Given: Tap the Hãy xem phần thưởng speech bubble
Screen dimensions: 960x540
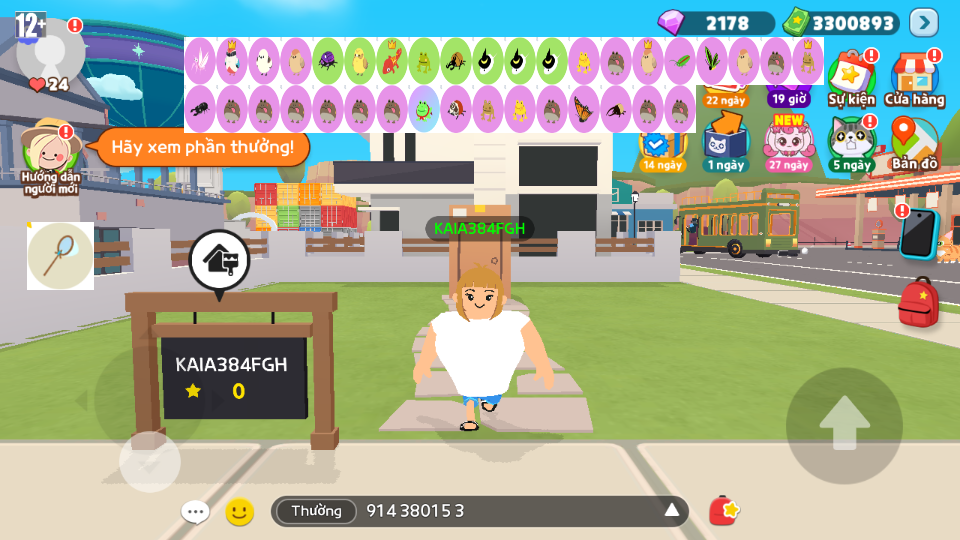Looking at the screenshot, I should point(202,147).
